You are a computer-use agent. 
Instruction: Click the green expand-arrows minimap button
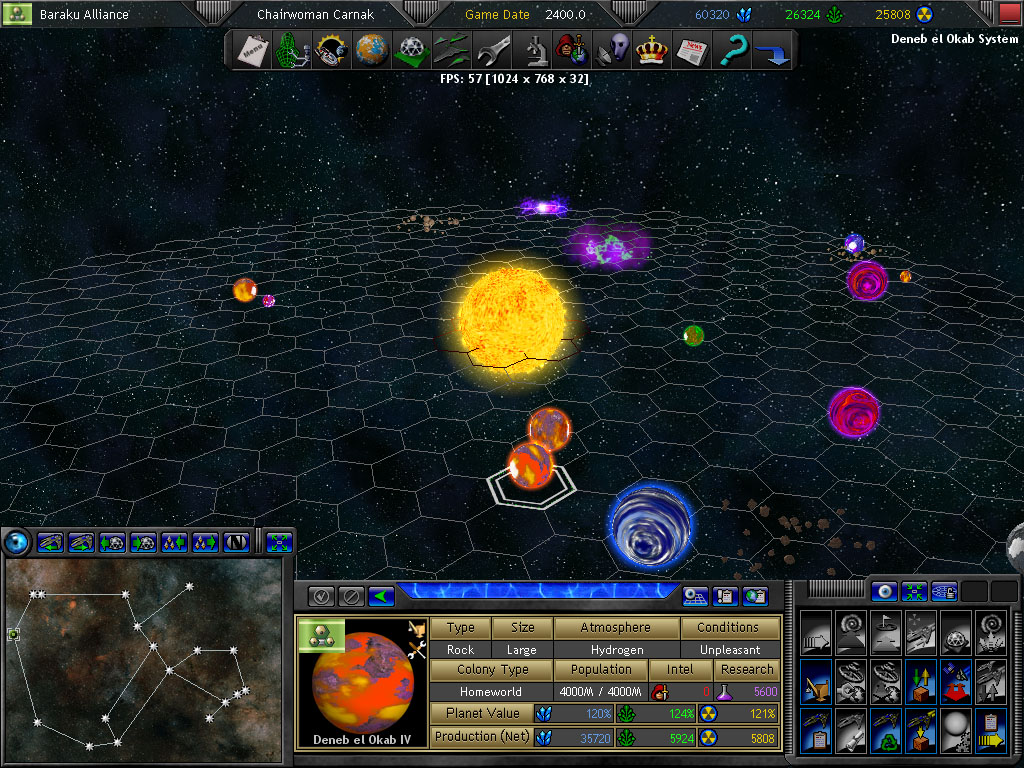(x=279, y=542)
